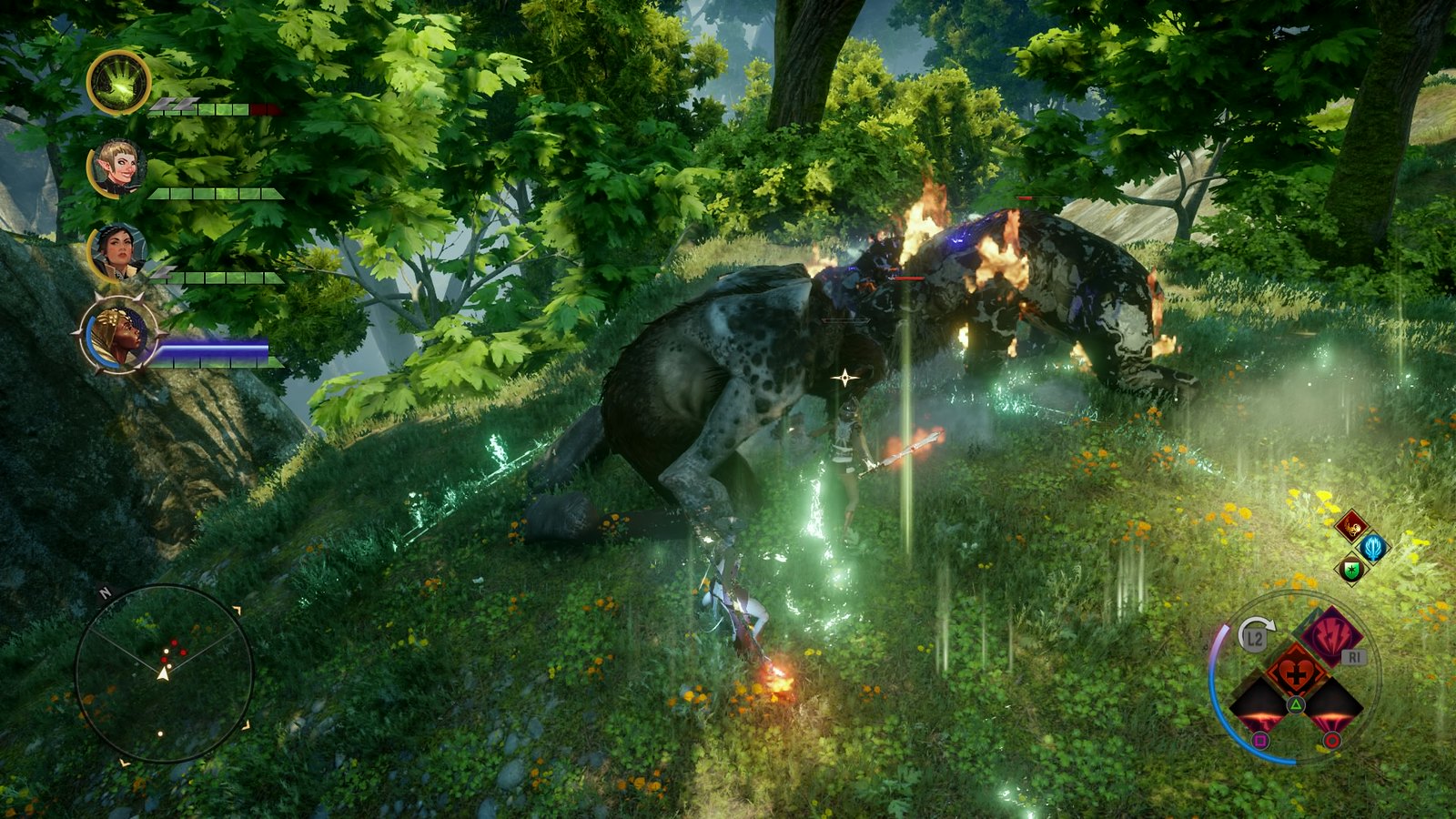Screen dimensions: 1456x819
Task: Click the green Guard shield buff icon
Action: (x=1351, y=570)
